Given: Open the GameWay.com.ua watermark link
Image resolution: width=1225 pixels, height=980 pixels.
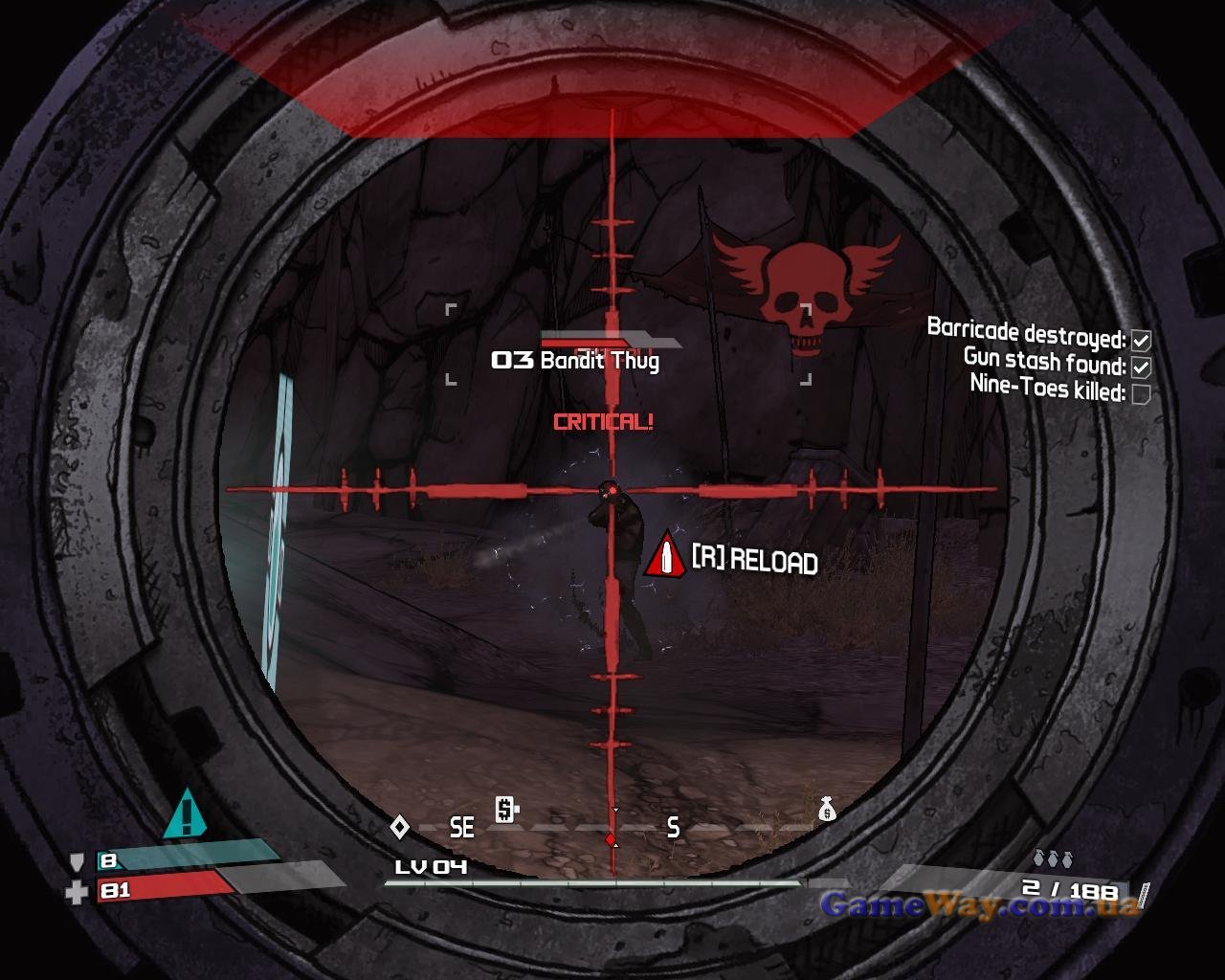Looking at the screenshot, I should [979, 904].
